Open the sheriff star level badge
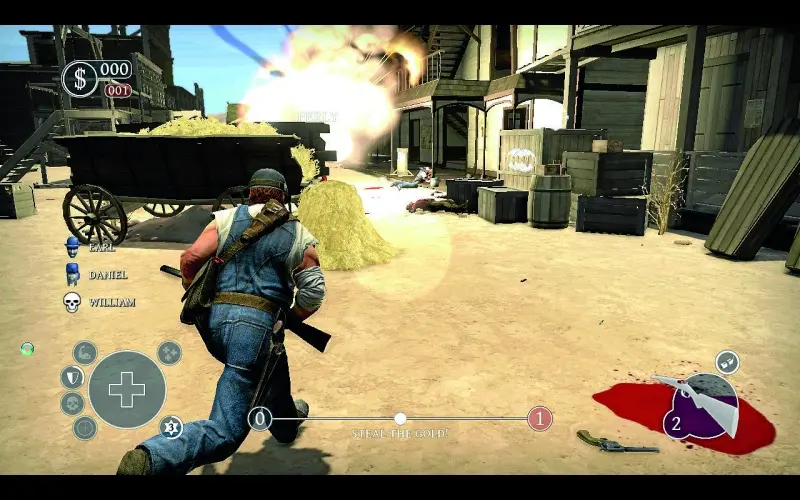Image resolution: width=800 pixels, height=500 pixels. 171,427
